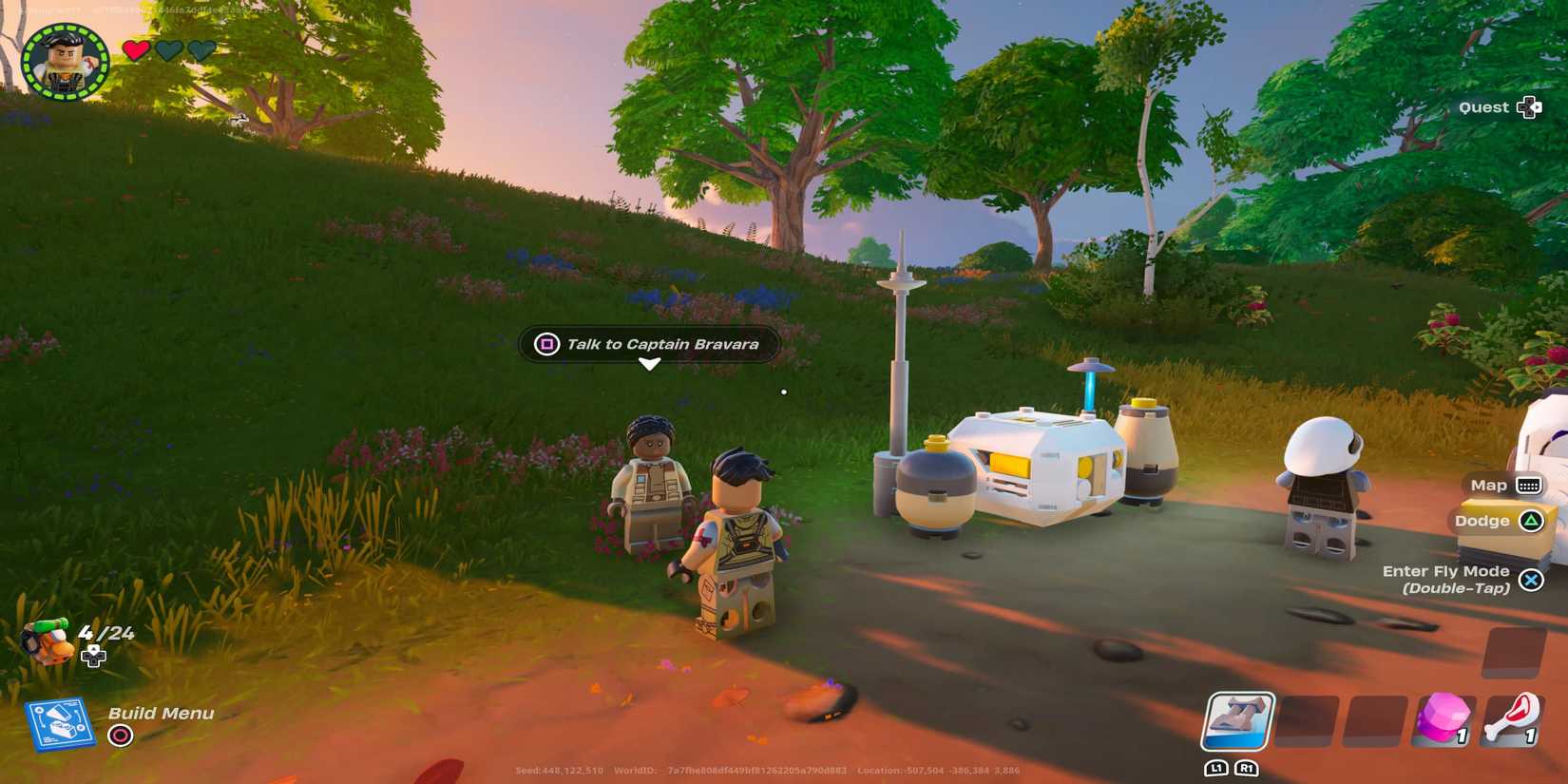Viewport: 1568px width, 784px height.
Task: Select the highlighted crafting item hotbar slot
Action: tap(1239, 722)
